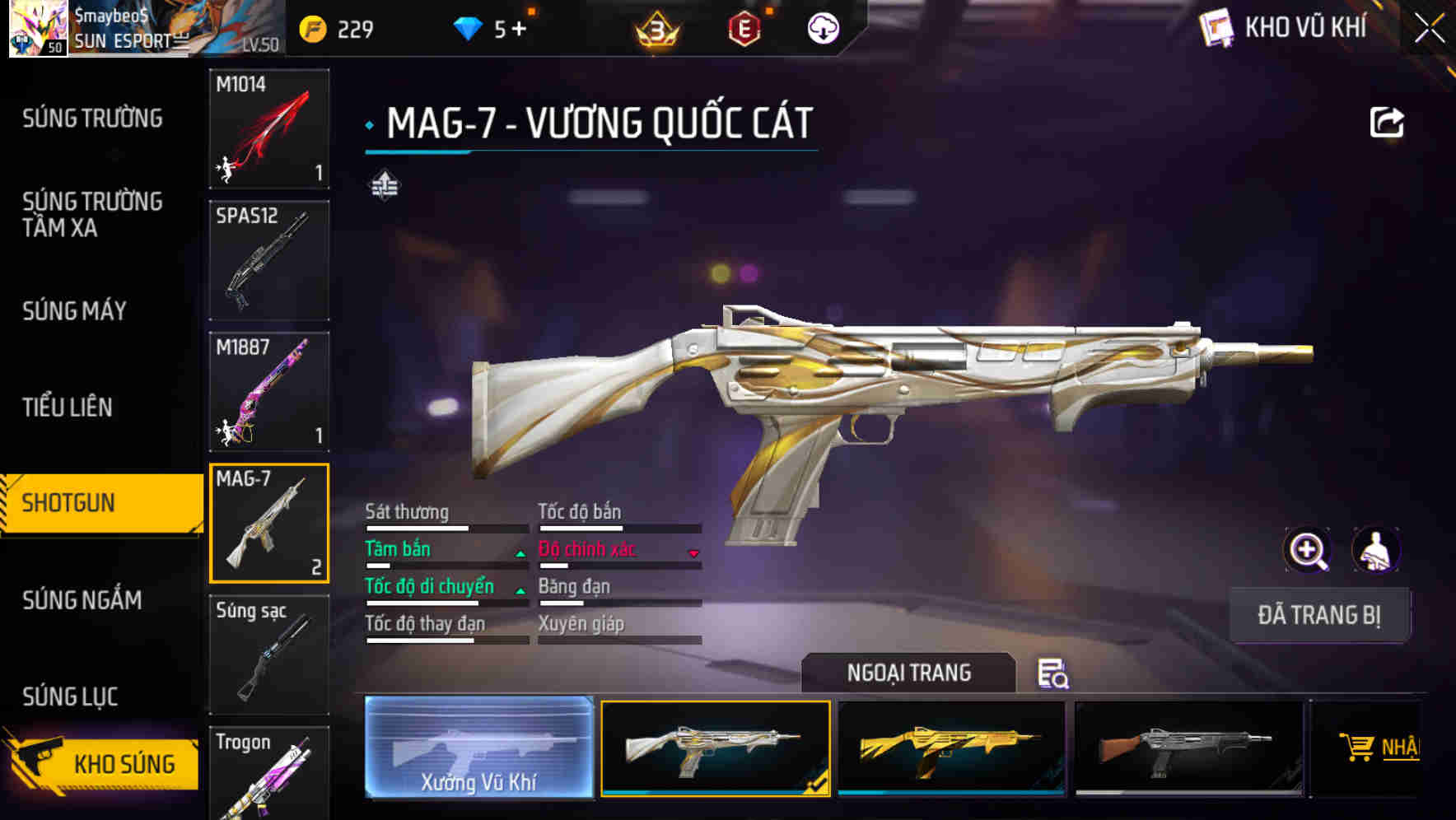Choose the Súng Ngắm category
The height and width of the screenshot is (820, 1456).
point(82,600)
